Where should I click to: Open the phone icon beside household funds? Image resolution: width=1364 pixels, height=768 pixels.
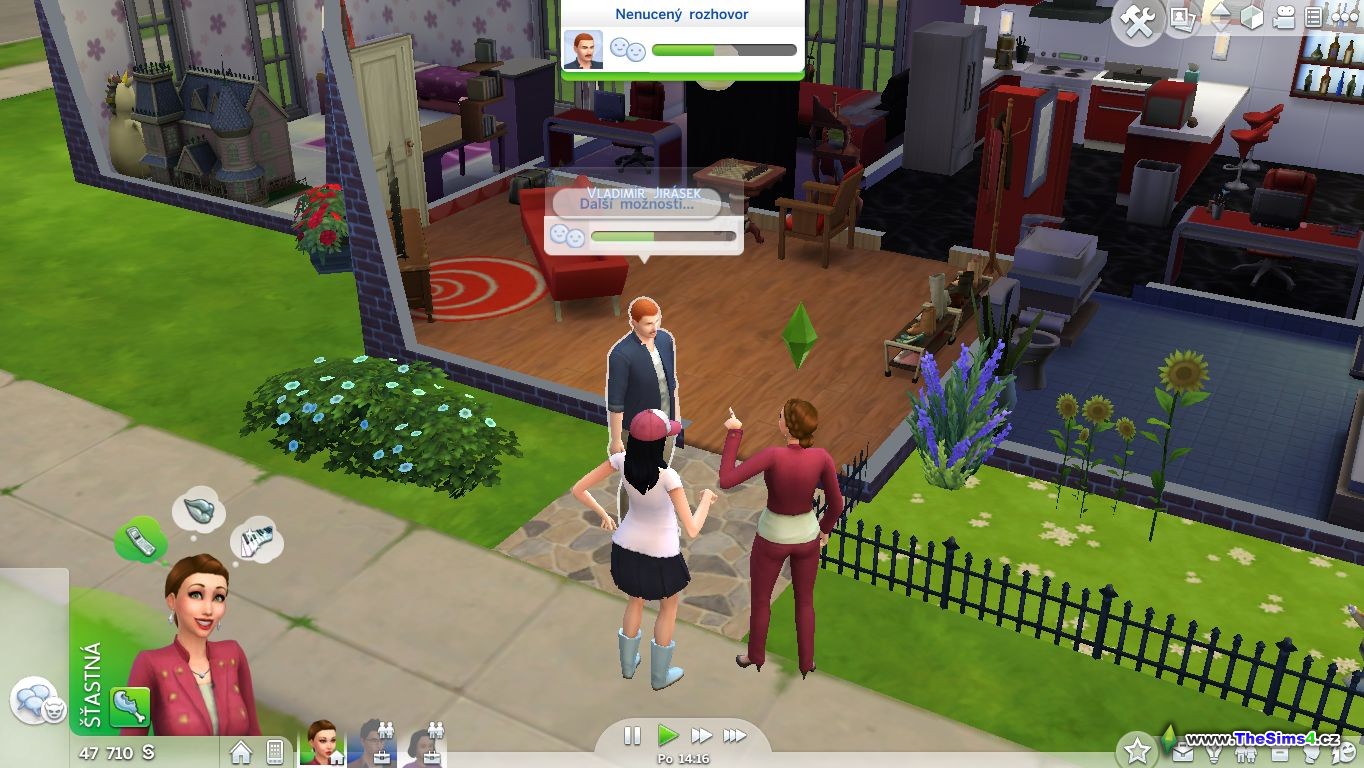(x=274, y=752)
